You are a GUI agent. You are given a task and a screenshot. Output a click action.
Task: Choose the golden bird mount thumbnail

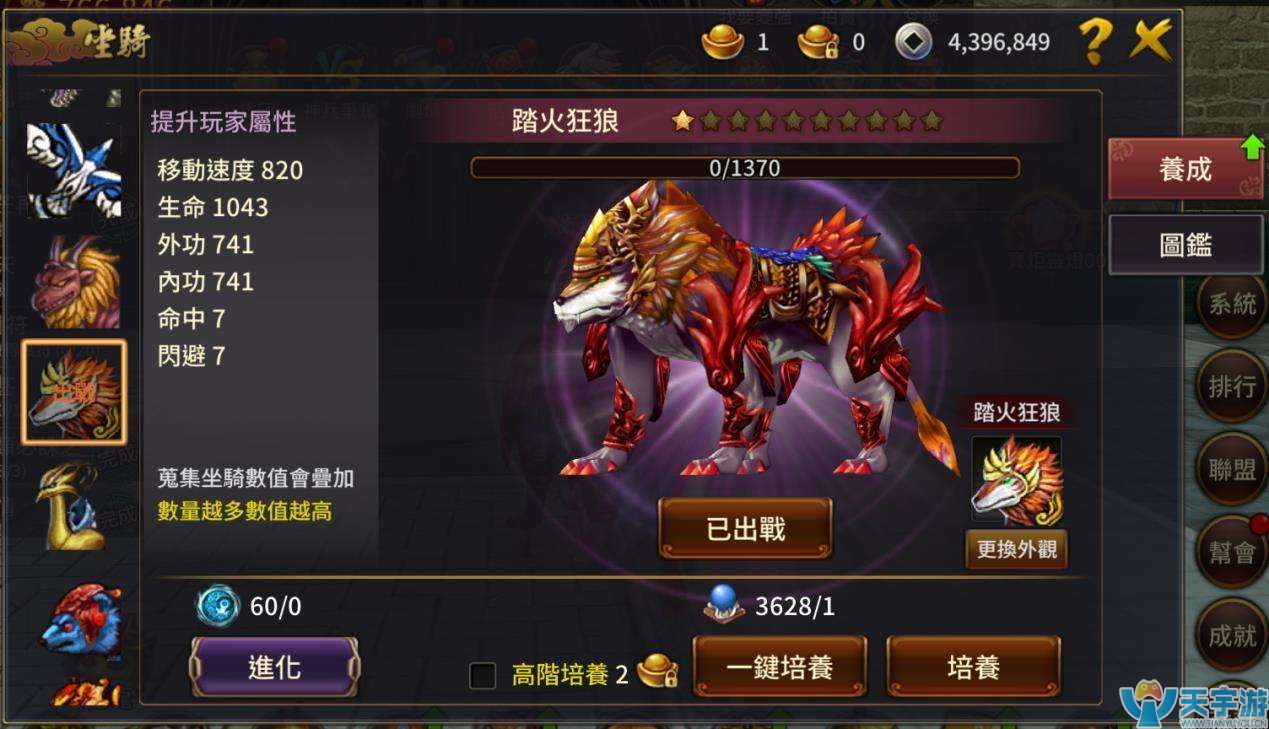pos(74,505)
